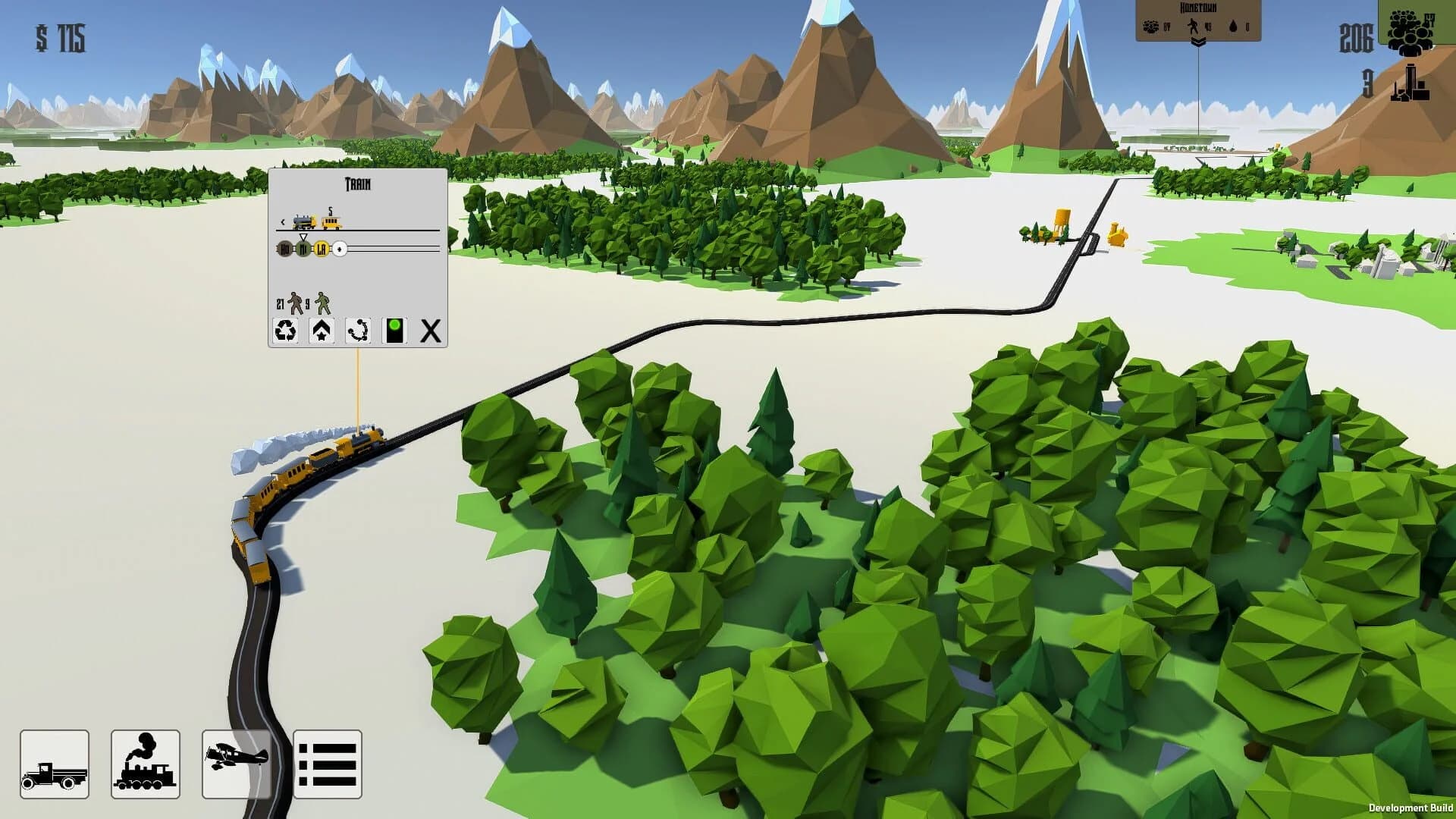The height and width of the screenshot is (819, 1456).
Task: Click the tanker wagon in the Train panel
Action: pos(303,221)
